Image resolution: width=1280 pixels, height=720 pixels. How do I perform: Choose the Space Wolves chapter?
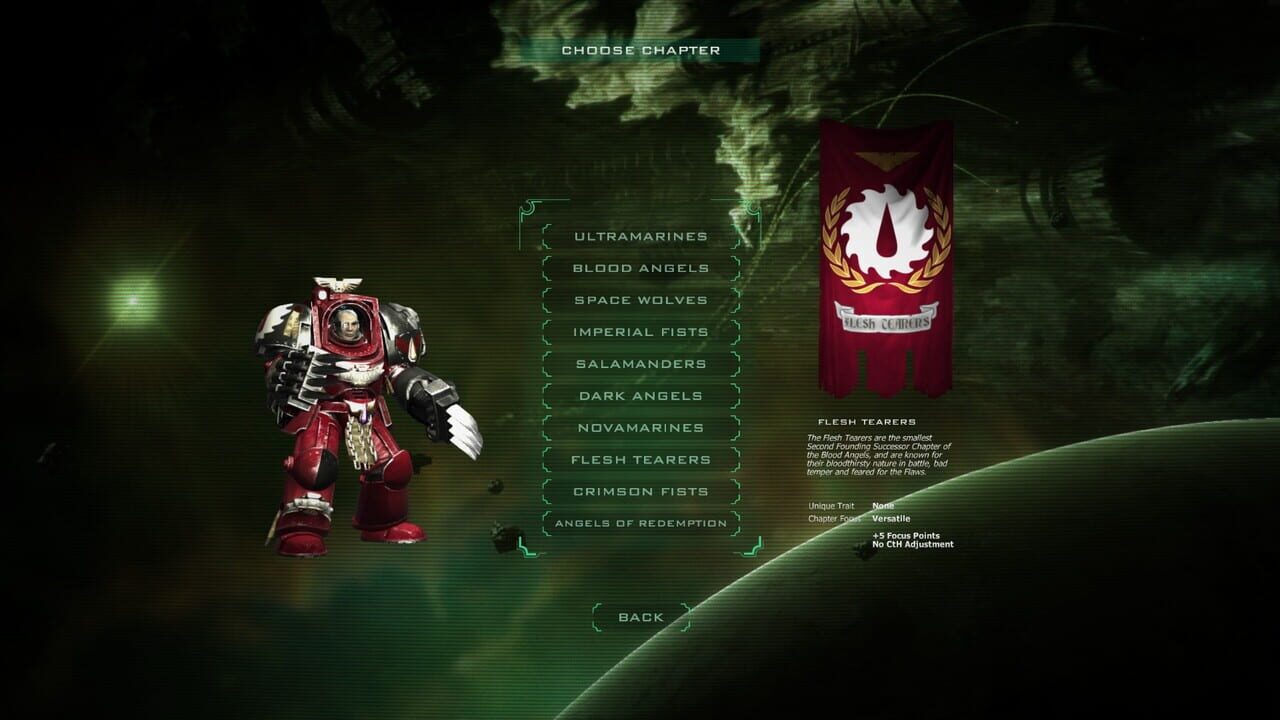tap(640, 300)
